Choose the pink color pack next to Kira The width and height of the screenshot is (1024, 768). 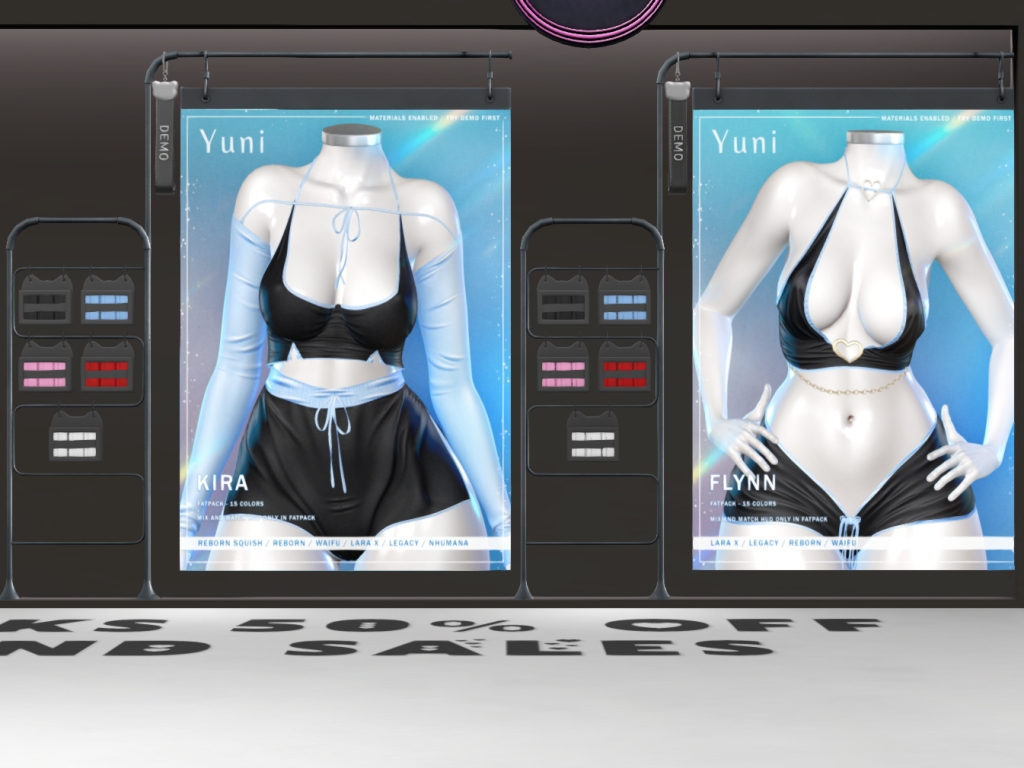coord(45,367)
